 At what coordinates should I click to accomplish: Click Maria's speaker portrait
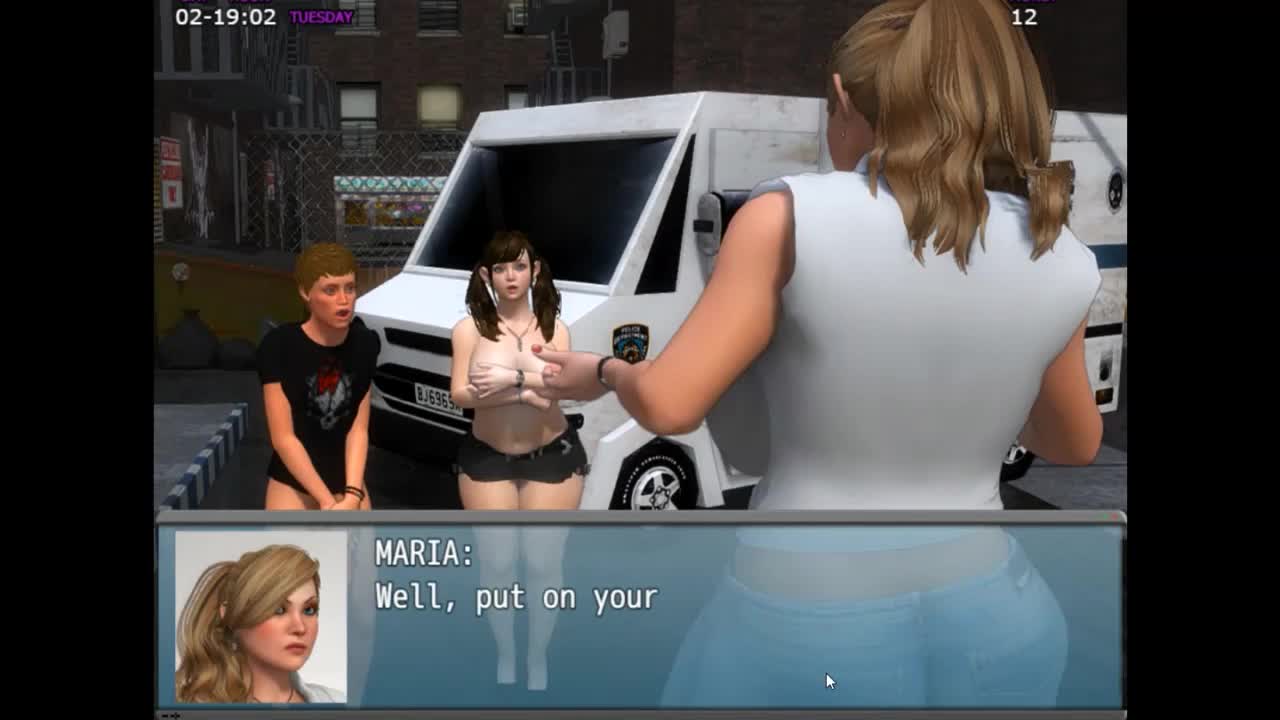click(x=261, y=616)
